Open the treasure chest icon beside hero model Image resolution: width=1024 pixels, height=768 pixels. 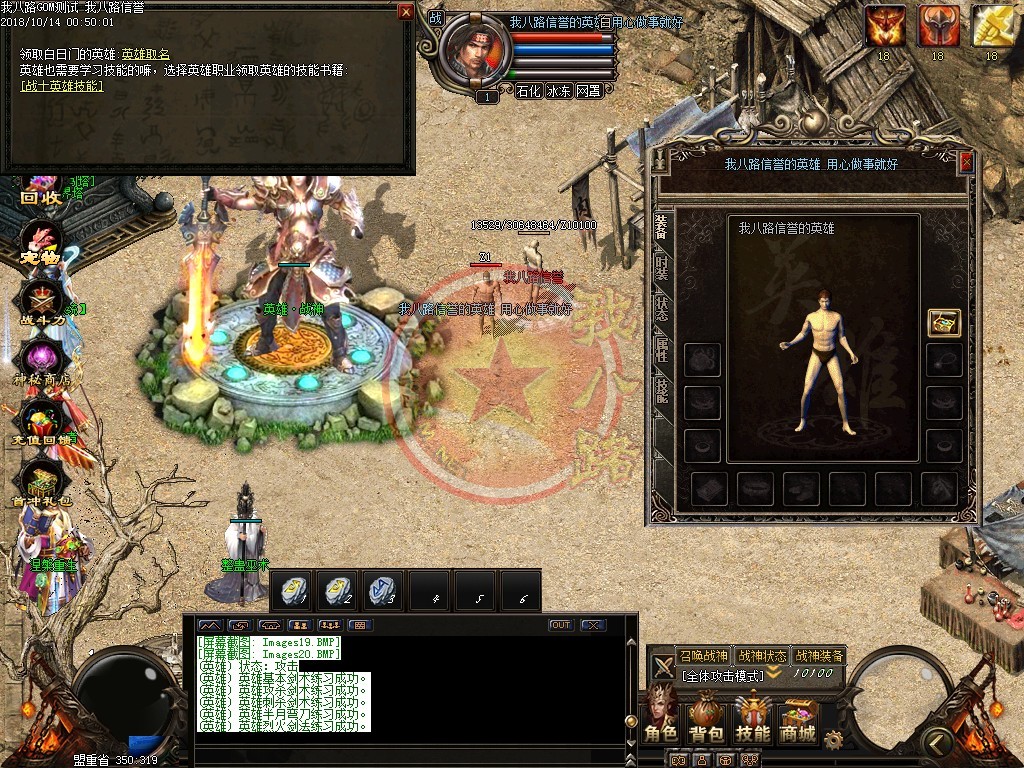tap(944, 322)
